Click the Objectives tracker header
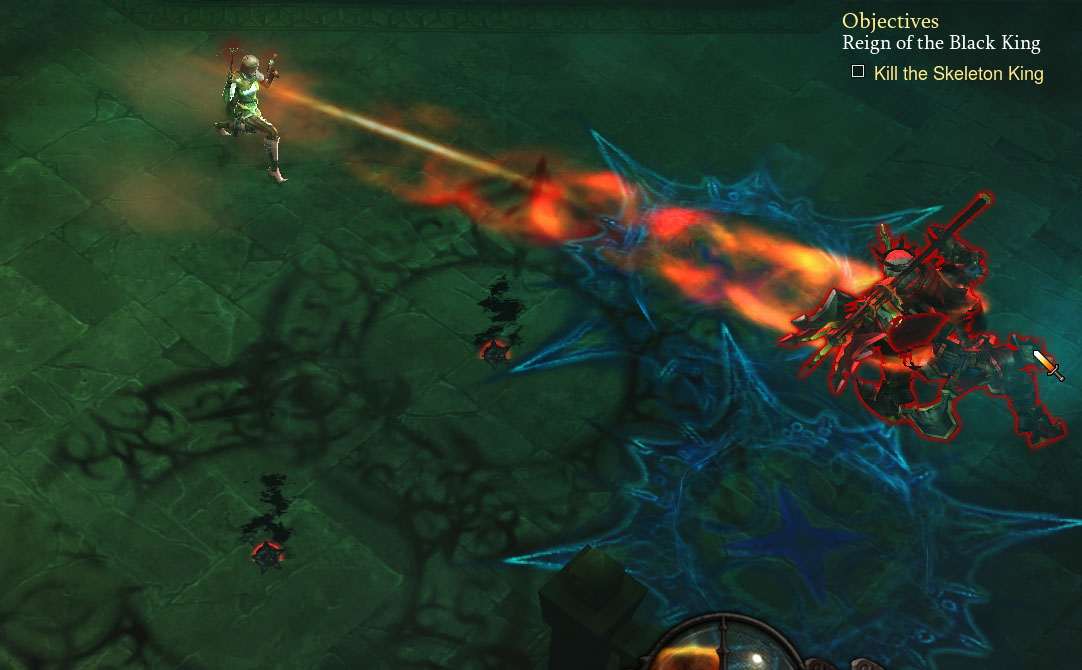The height and width of the screenshot is (670, 1082). (890, 21)
